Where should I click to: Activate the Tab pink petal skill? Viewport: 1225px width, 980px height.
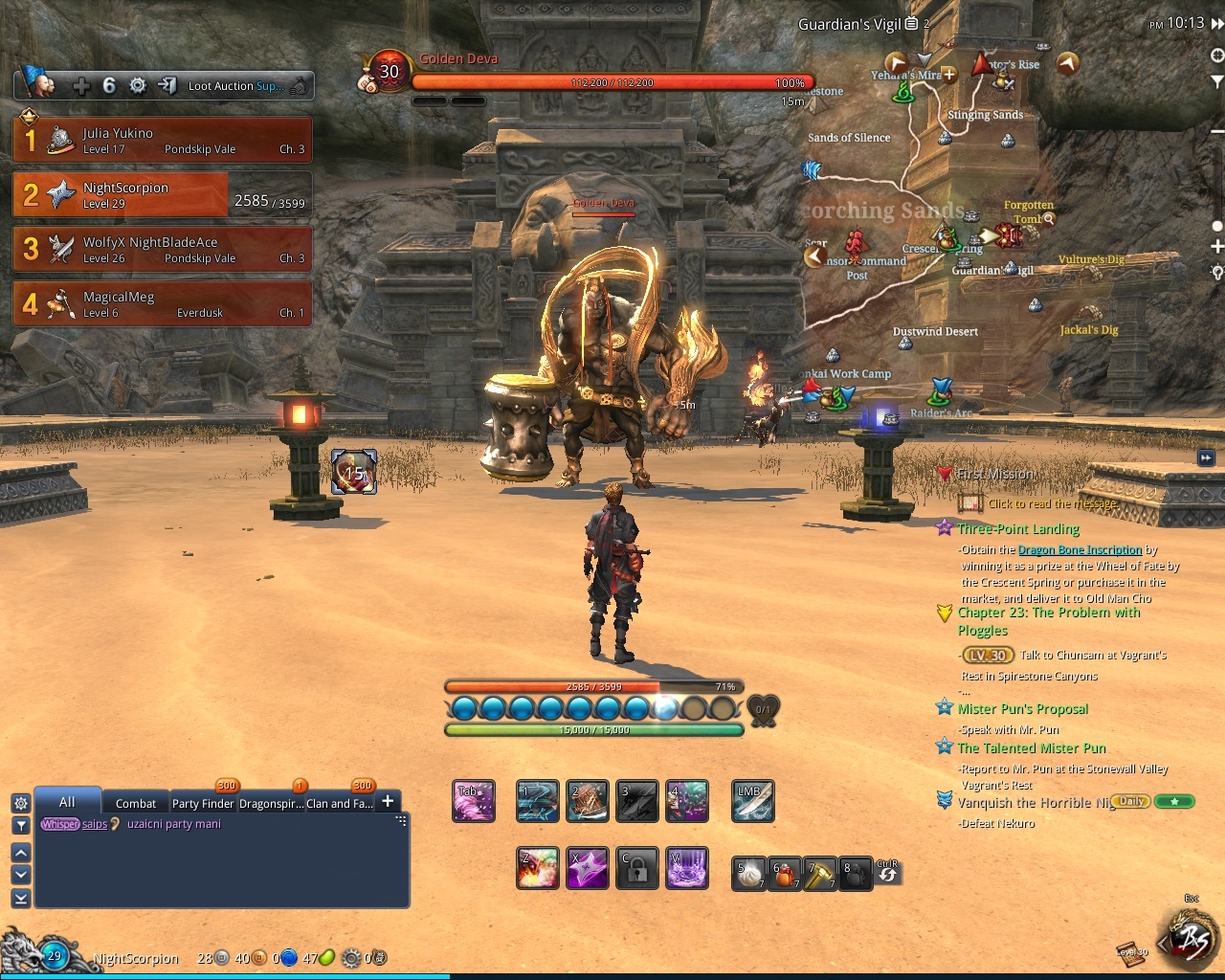pos(473,802)
